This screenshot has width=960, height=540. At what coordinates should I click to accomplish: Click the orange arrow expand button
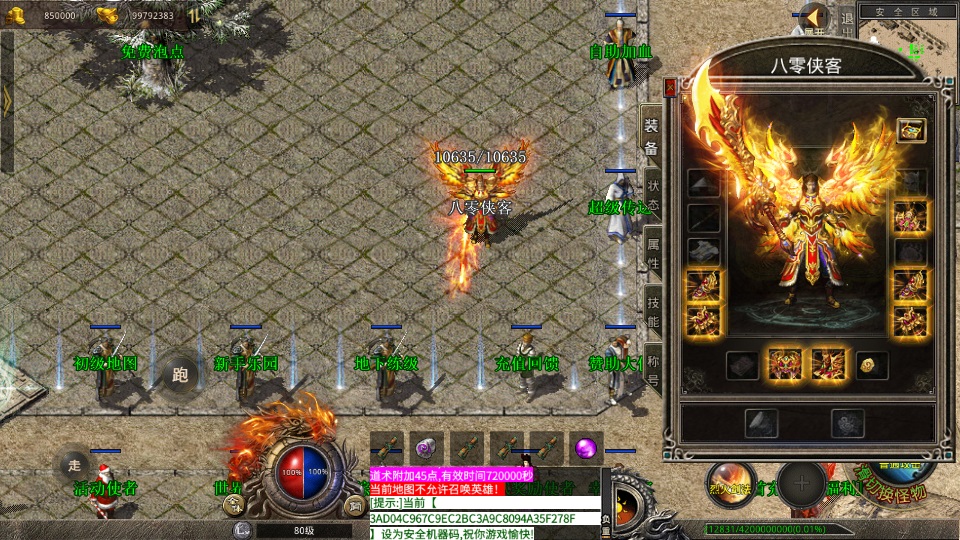tap(816, 17)
